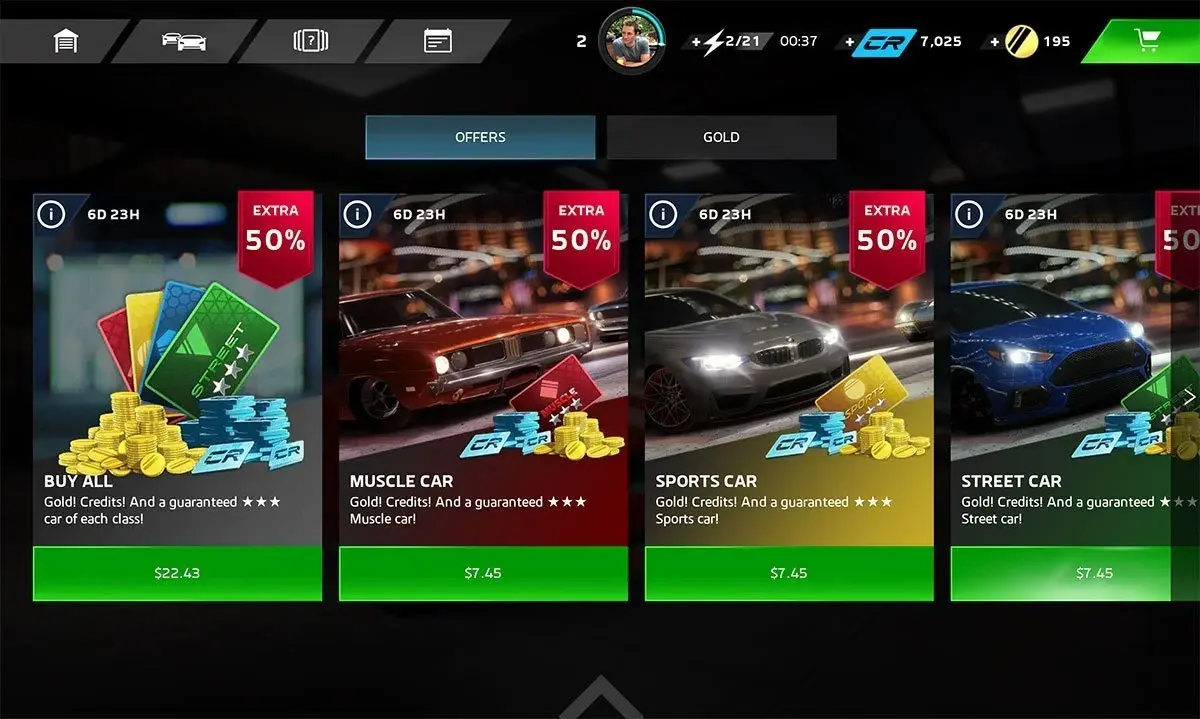This screenshot has width=1200, height=719.
Task: Open the events calendar icon
Action: (437, 41)
